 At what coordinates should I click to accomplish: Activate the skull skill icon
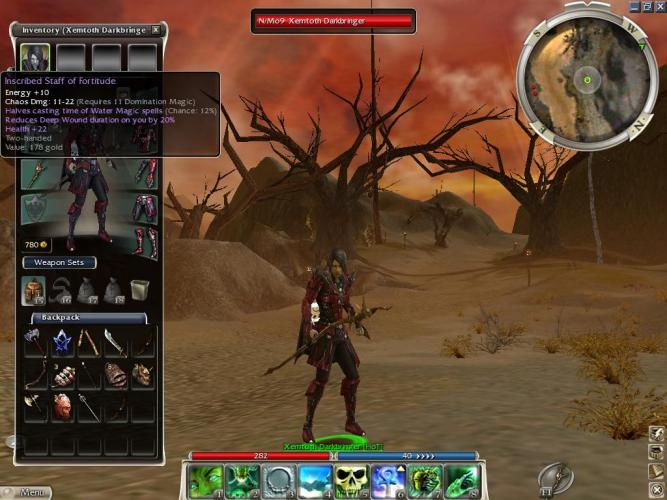coord(351,481)
